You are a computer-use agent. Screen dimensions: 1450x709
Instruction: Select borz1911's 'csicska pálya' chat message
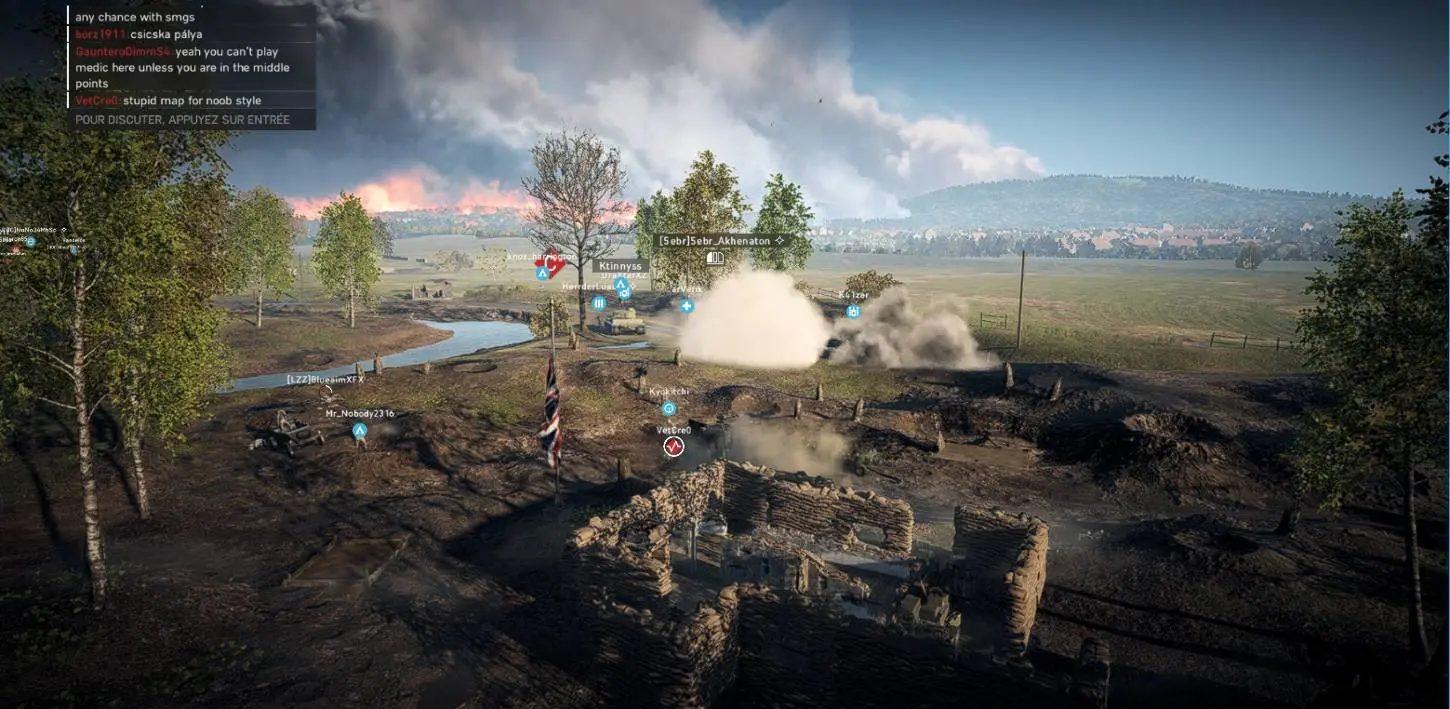(138, 34)
